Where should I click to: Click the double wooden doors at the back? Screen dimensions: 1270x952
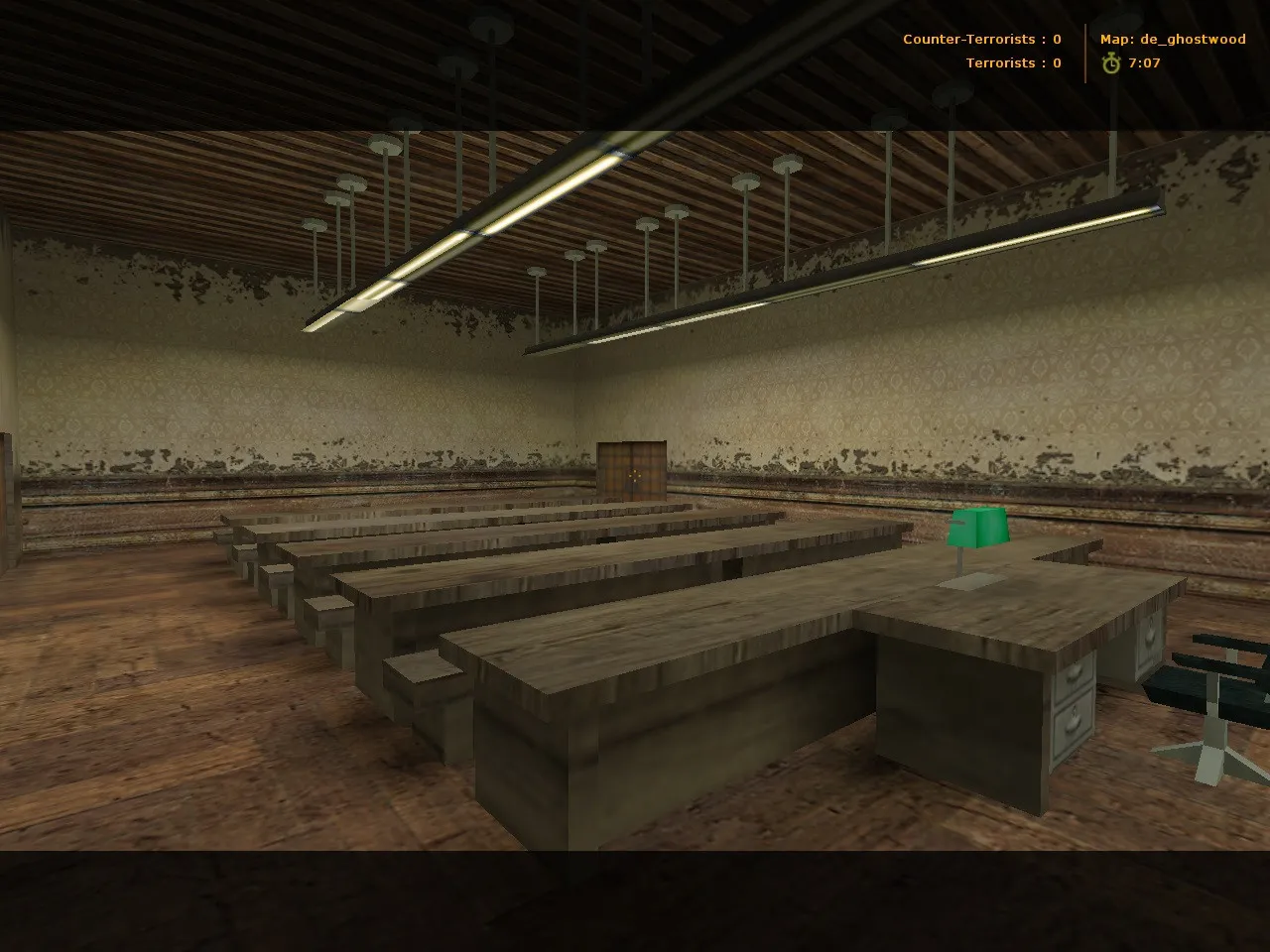(633, 472)
